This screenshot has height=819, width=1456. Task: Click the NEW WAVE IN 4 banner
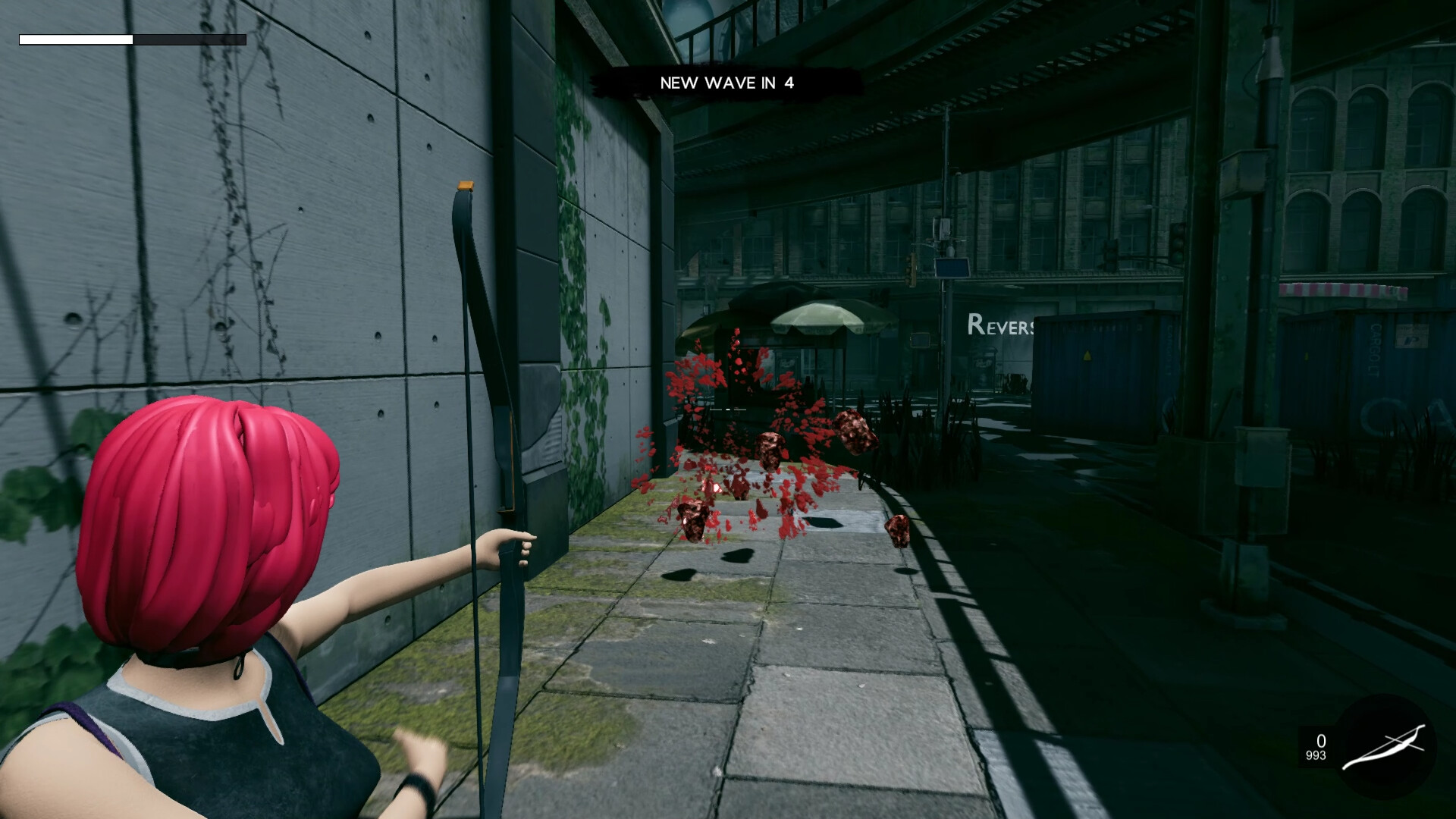(728, 83)
